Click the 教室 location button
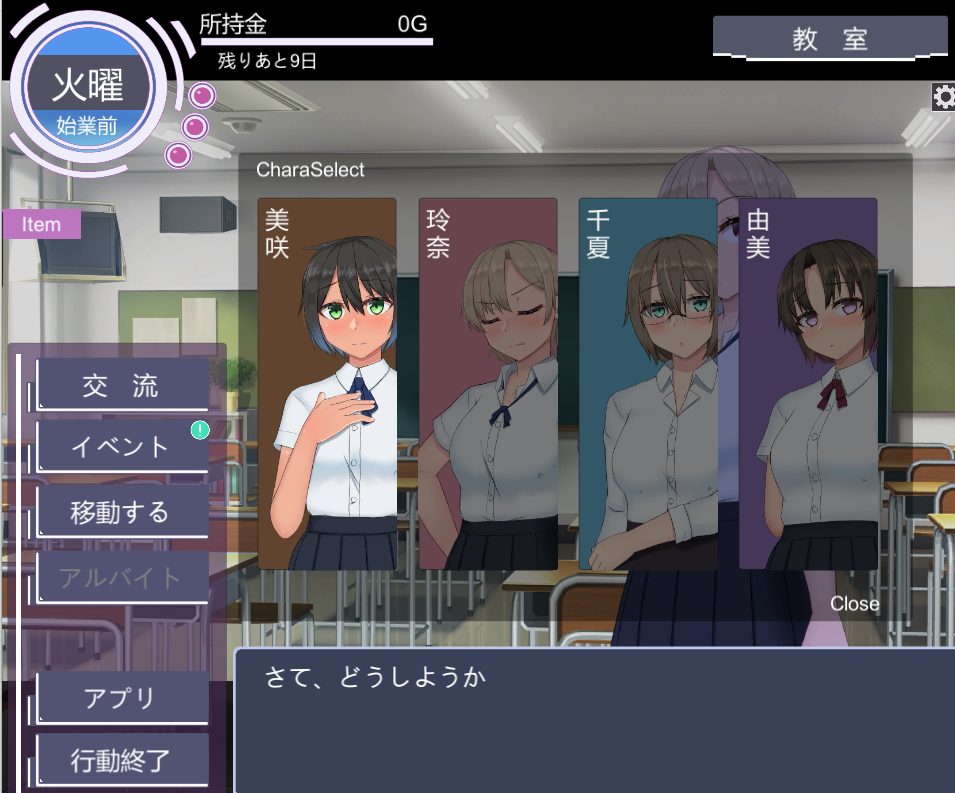 click(829, 38)
